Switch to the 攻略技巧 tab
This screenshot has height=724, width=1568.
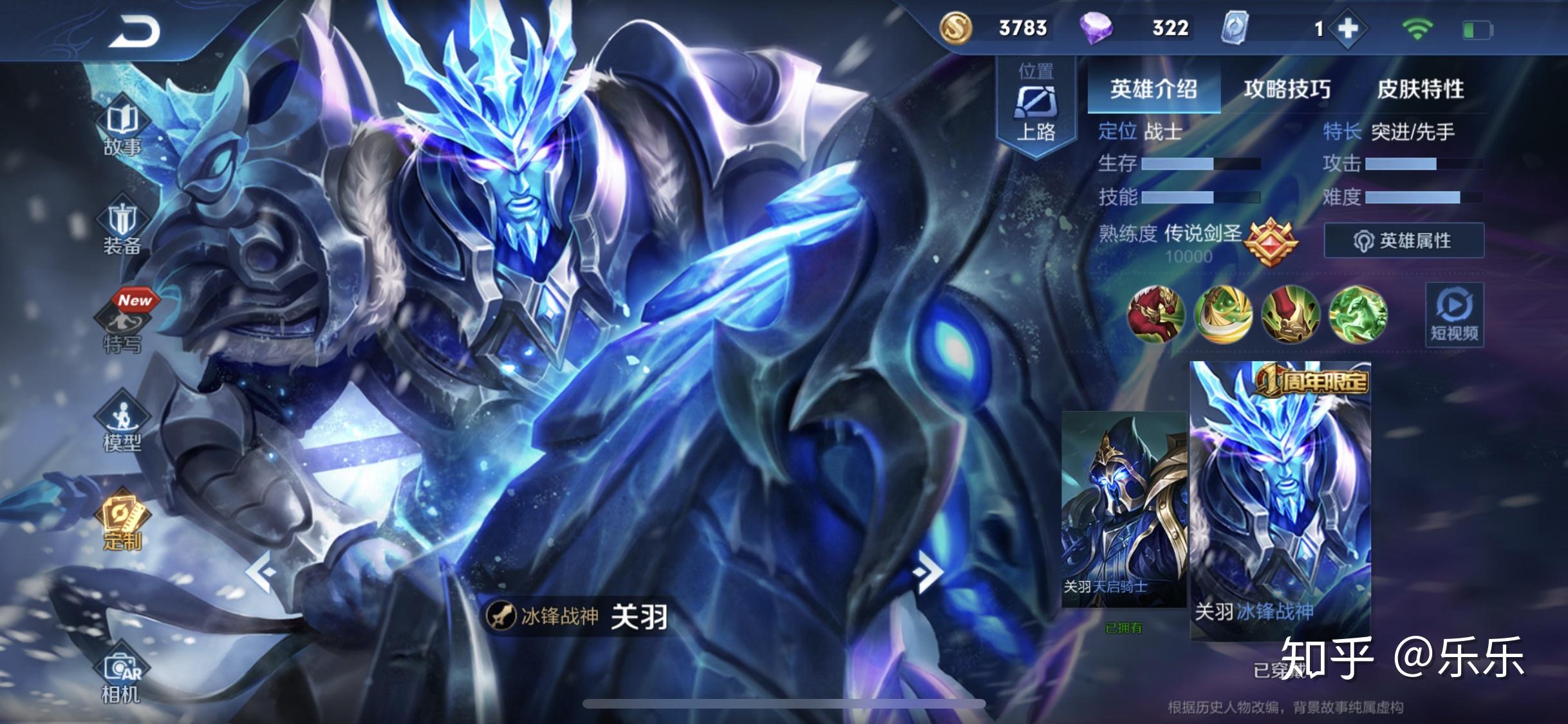(1287, 89)
